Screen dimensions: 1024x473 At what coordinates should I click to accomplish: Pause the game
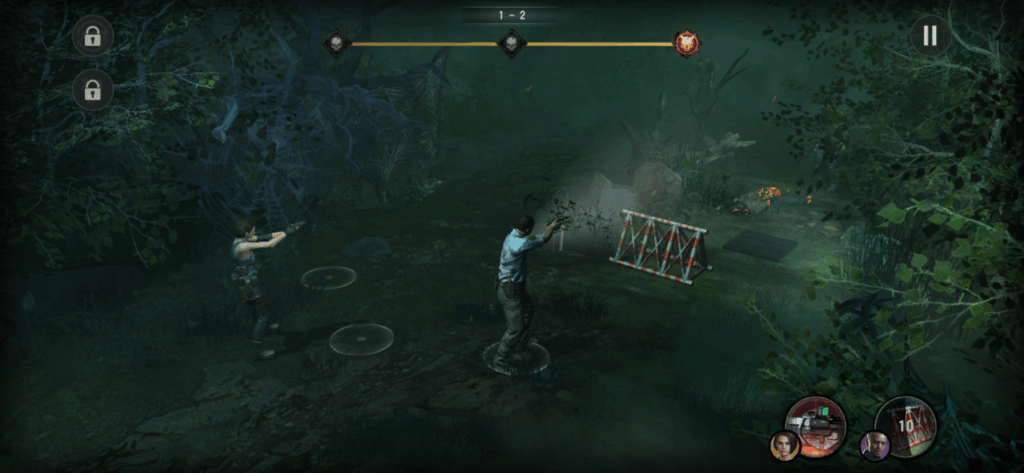pos(930,36)
